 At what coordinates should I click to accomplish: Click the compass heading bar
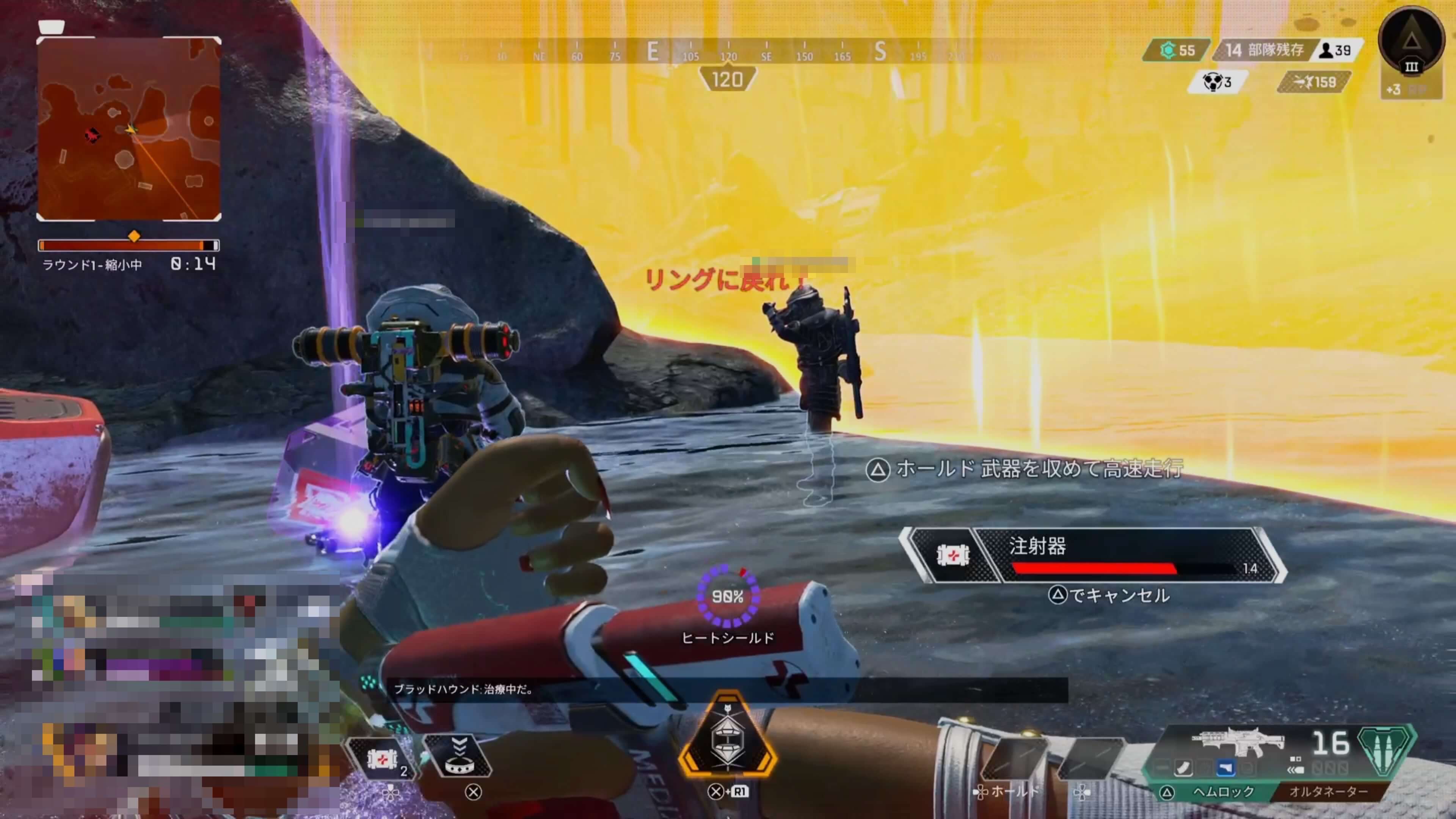pyautogui.click(x=728, y=52)
